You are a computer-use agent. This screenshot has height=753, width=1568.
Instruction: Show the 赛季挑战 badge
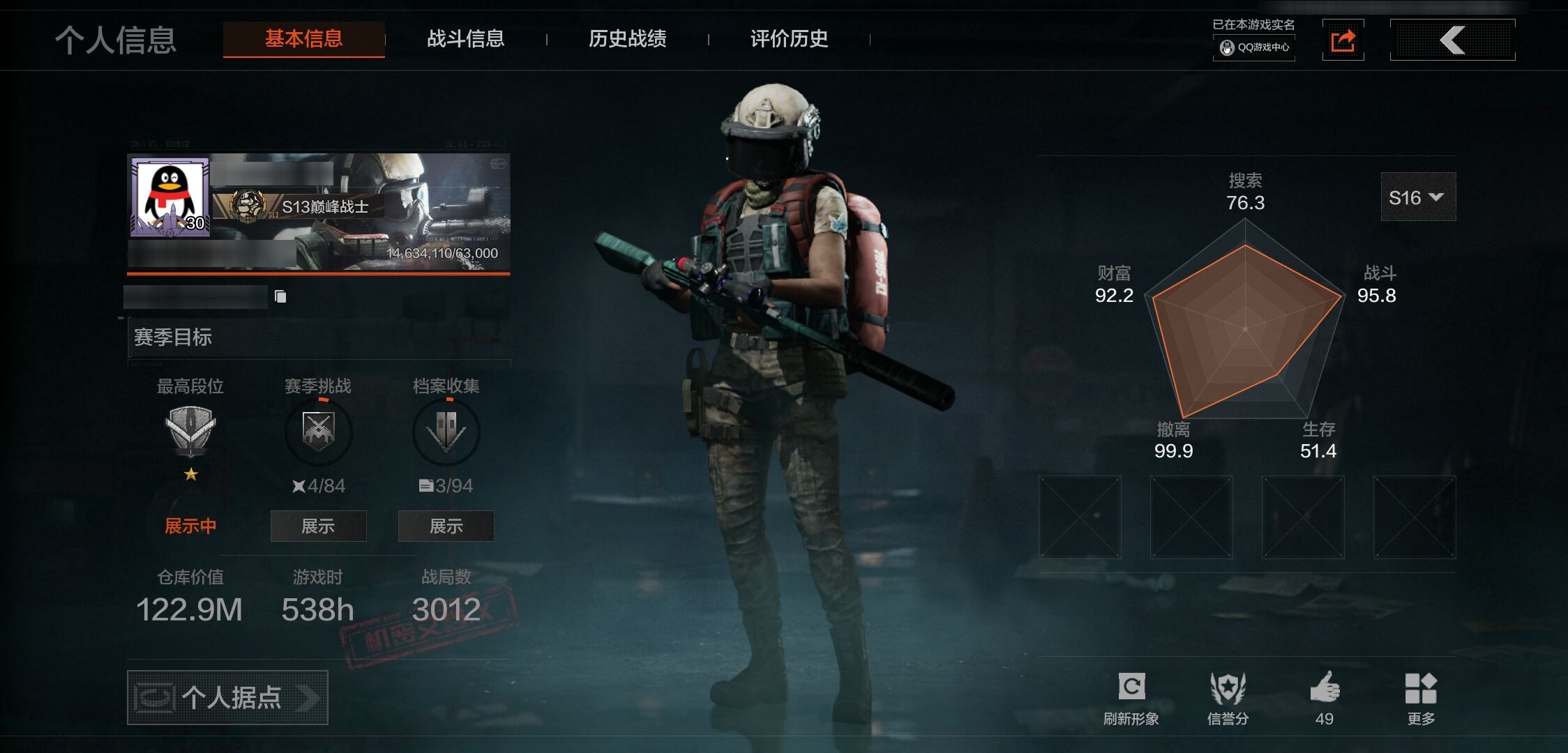coord(318,526)
